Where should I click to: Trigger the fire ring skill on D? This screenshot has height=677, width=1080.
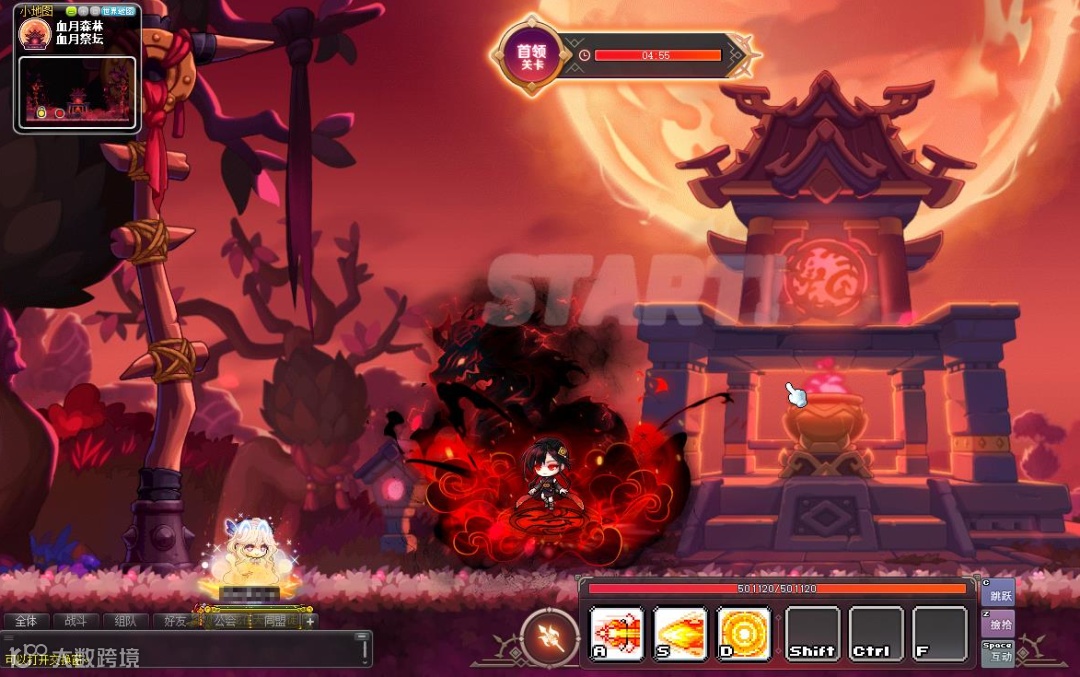click(744, 634)
